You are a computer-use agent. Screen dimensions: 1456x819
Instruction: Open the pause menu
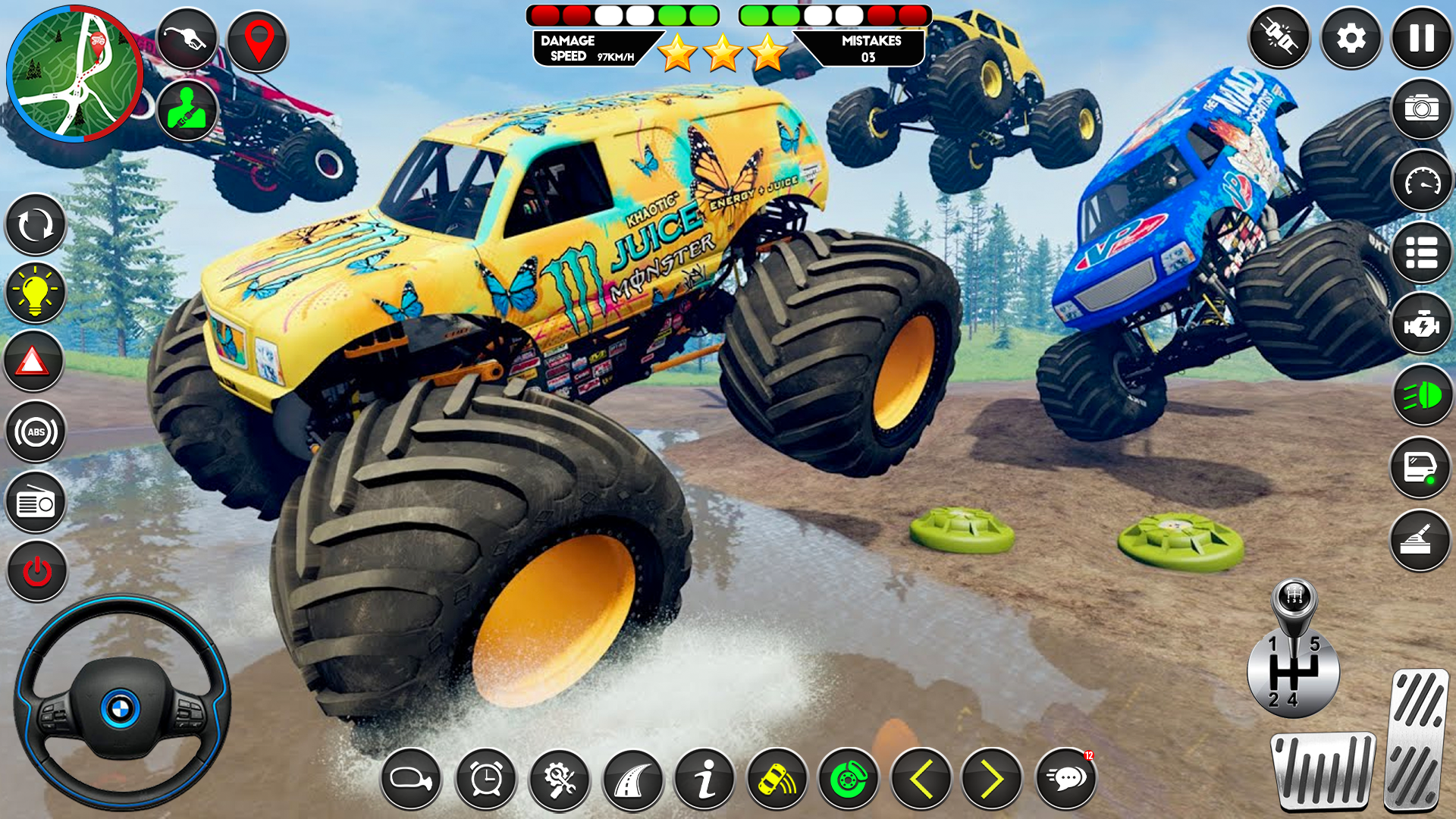coord(1421,38)
